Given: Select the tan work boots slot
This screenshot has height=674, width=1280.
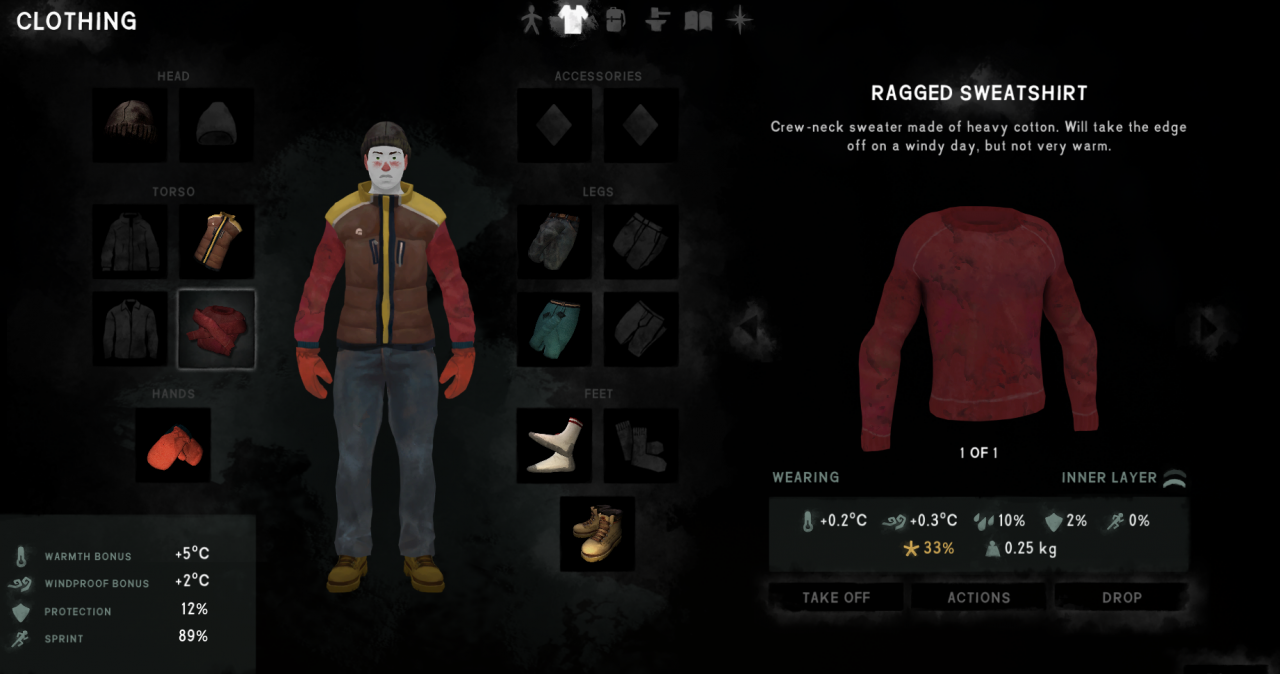Looking at the screenshot, I should pyautogui.click(x=597, y=533).
